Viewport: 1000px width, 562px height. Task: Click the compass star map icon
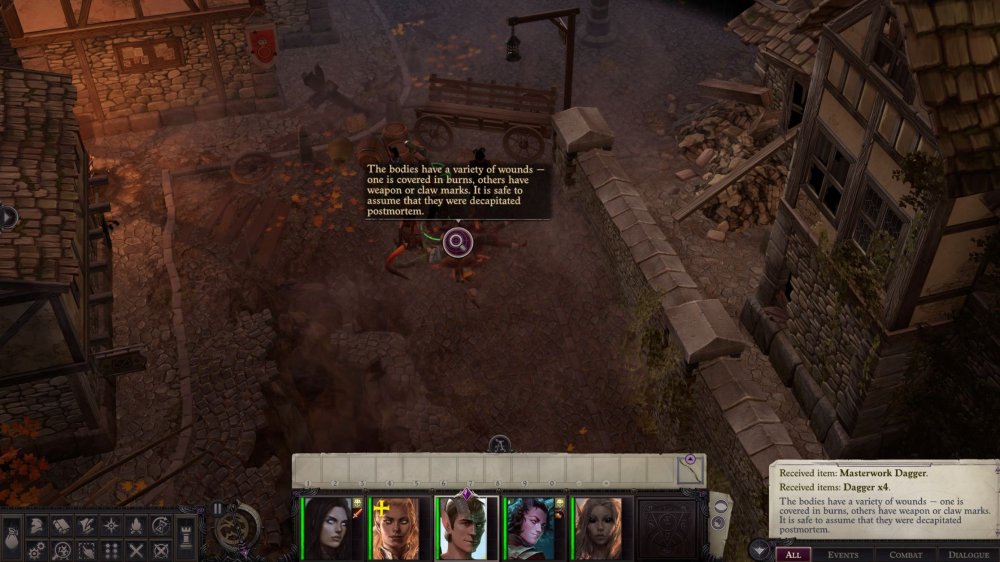point(111,525)
